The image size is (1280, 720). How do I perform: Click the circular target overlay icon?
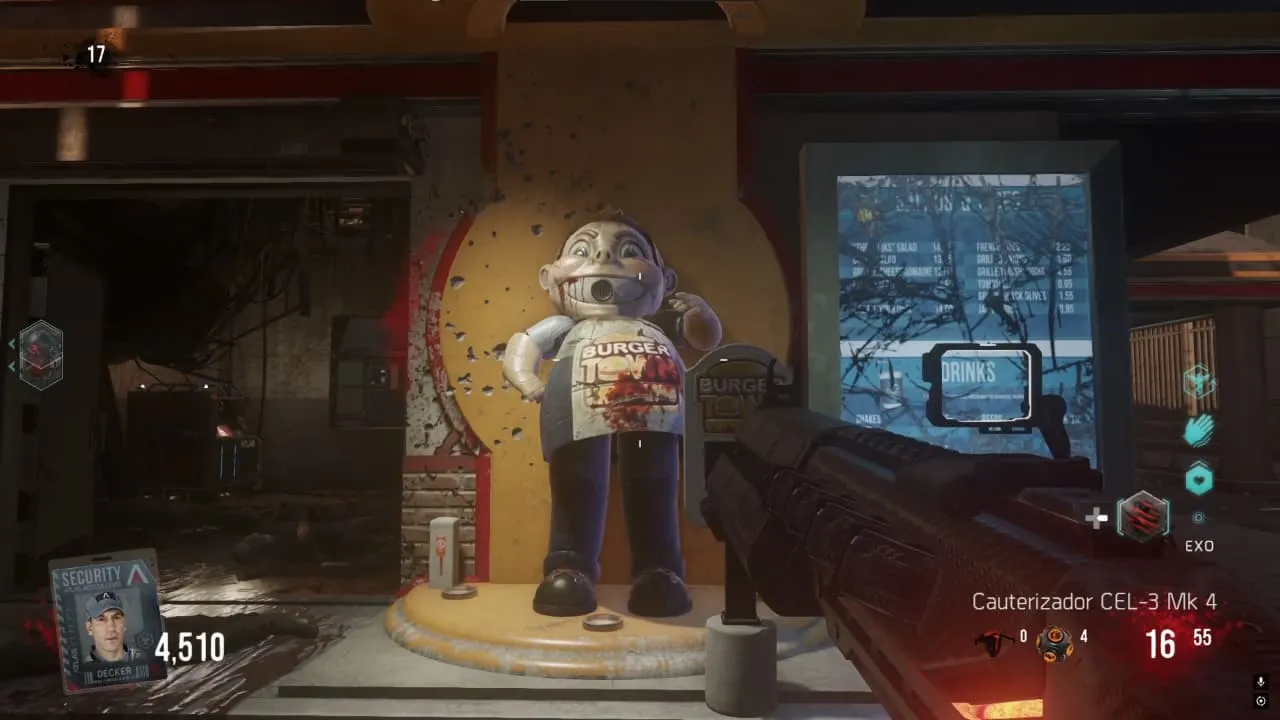click(1261, 701)
